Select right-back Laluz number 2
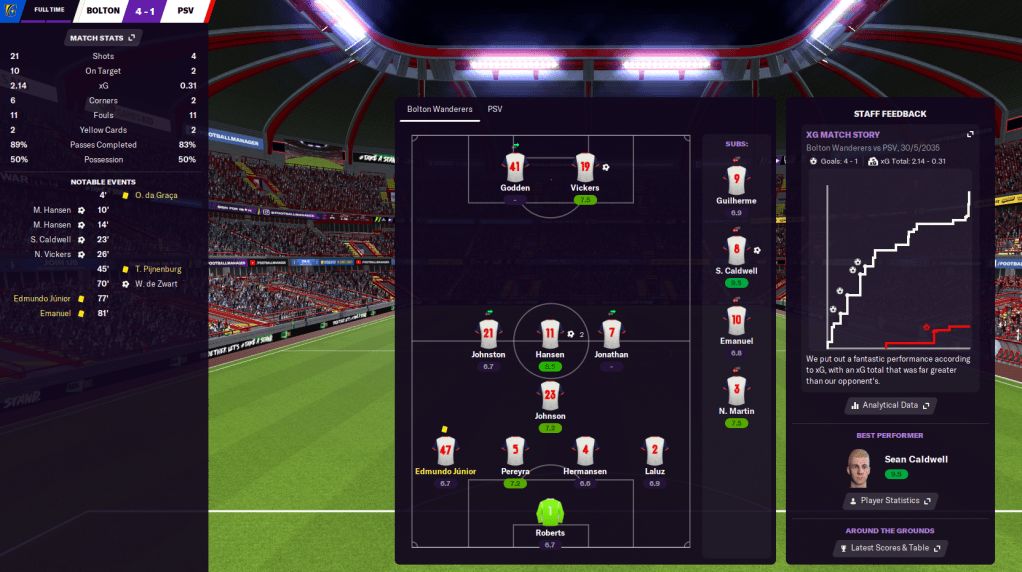This screenshot has width=1022, height=572. (654, 450)
